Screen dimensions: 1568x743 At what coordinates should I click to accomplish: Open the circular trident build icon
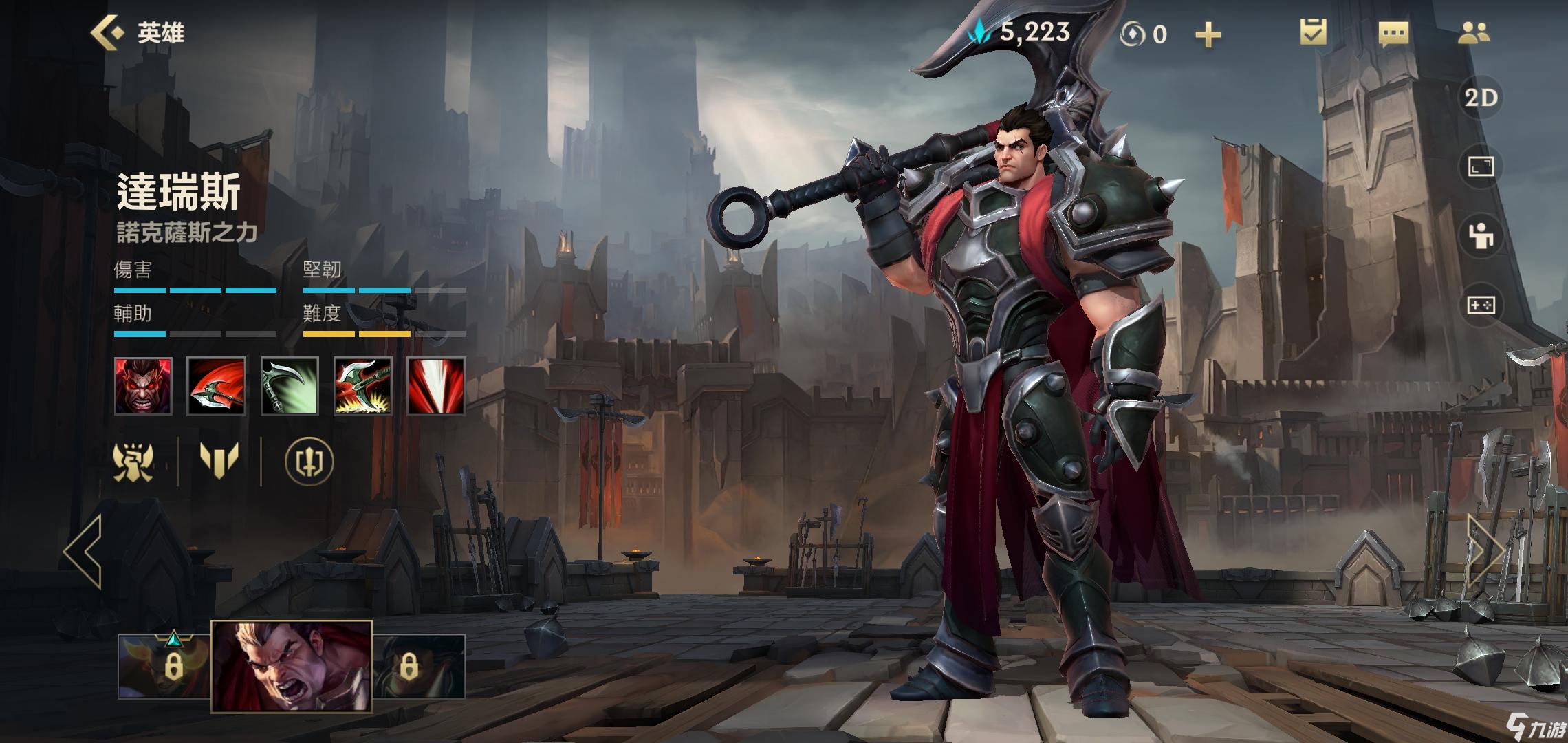[309, 461]
